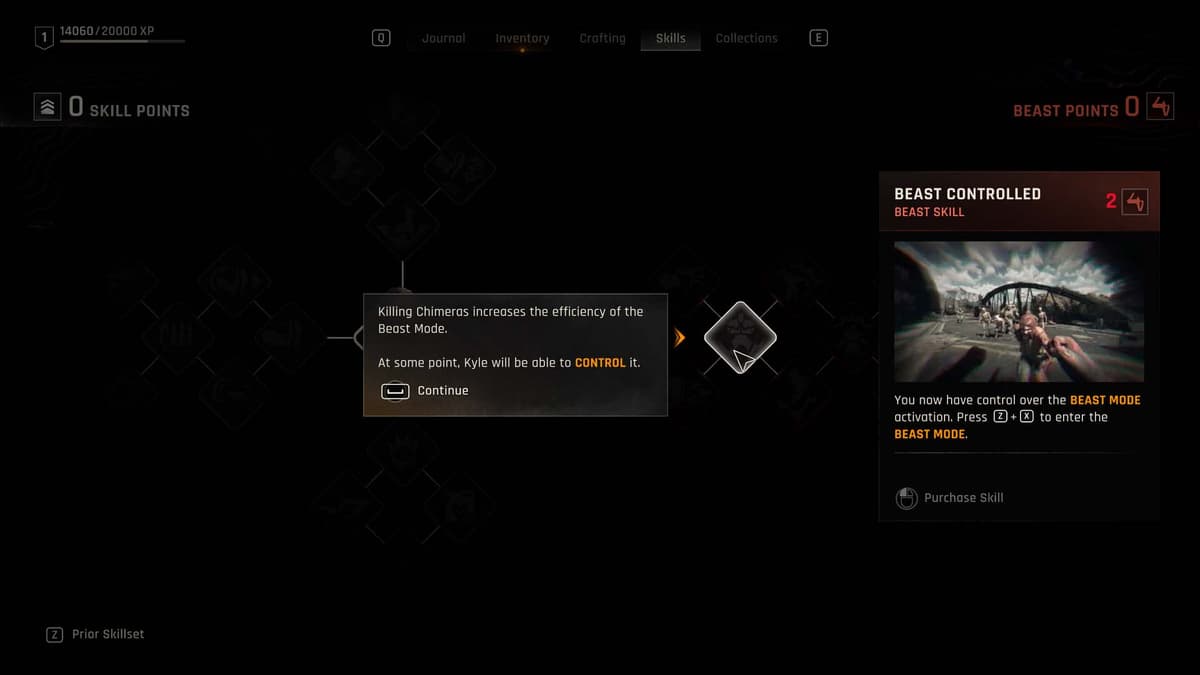Open the Journal tab
The image size is (1200, 675).
point(443,38)
